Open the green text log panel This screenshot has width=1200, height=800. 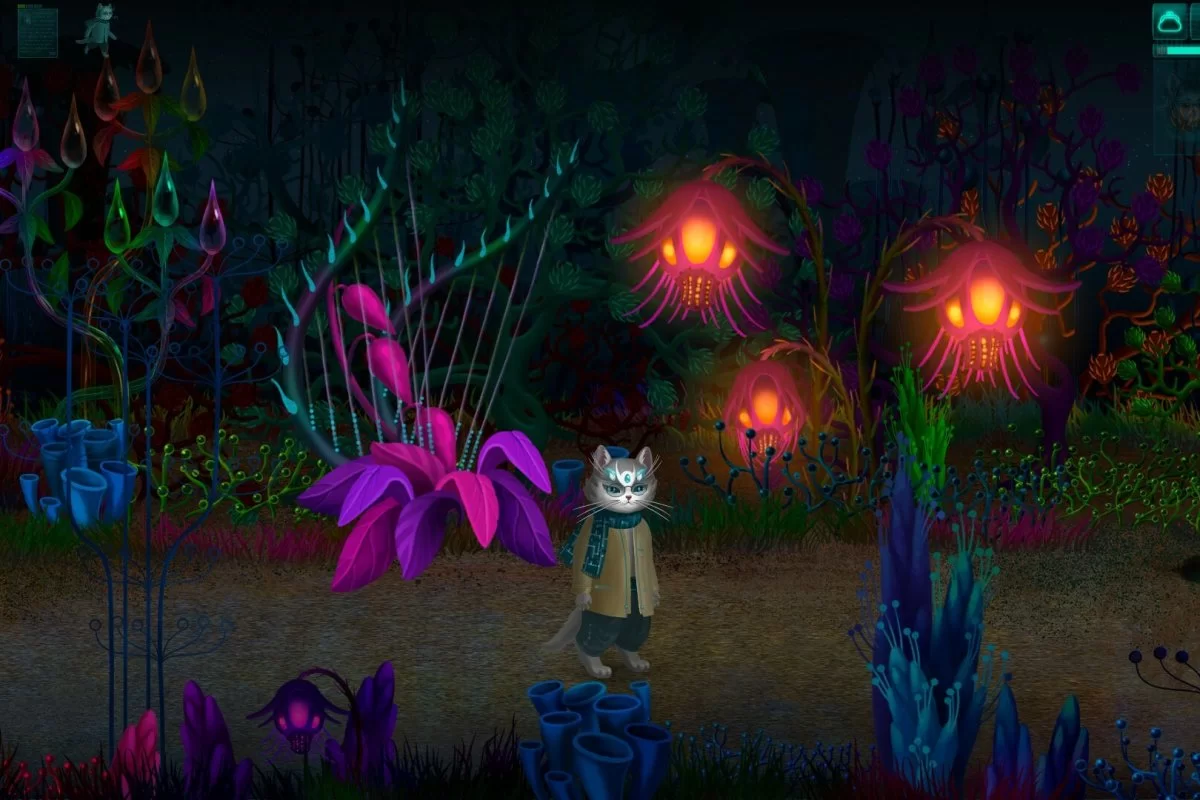(37, 31)
